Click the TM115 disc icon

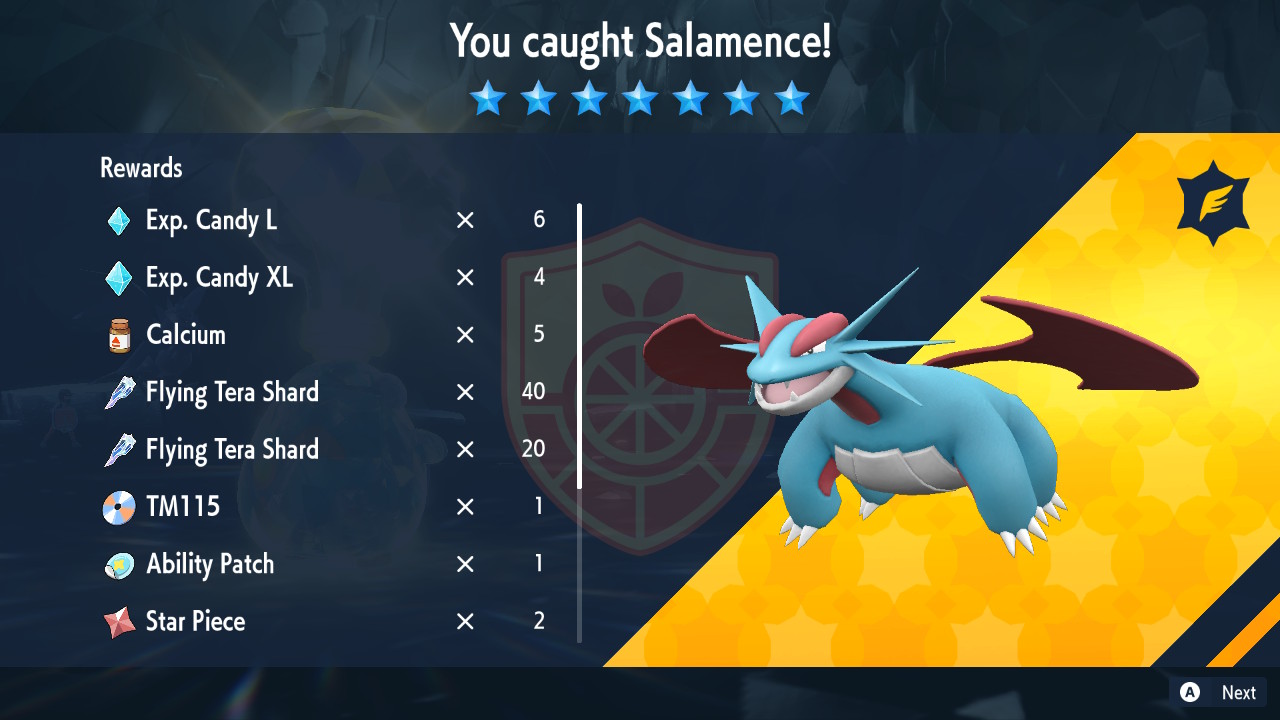point(118,506)
